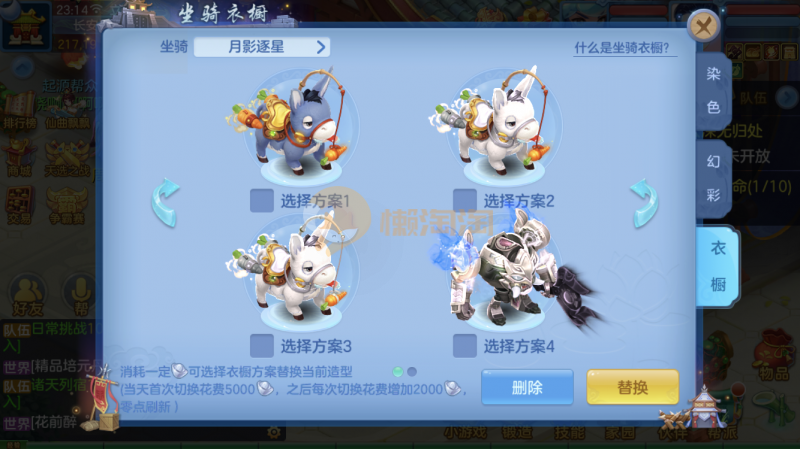The width and height of the screenshot is (800, 449).
Task: Switch to the 染色 dye tab
Action: click(714, 92)
